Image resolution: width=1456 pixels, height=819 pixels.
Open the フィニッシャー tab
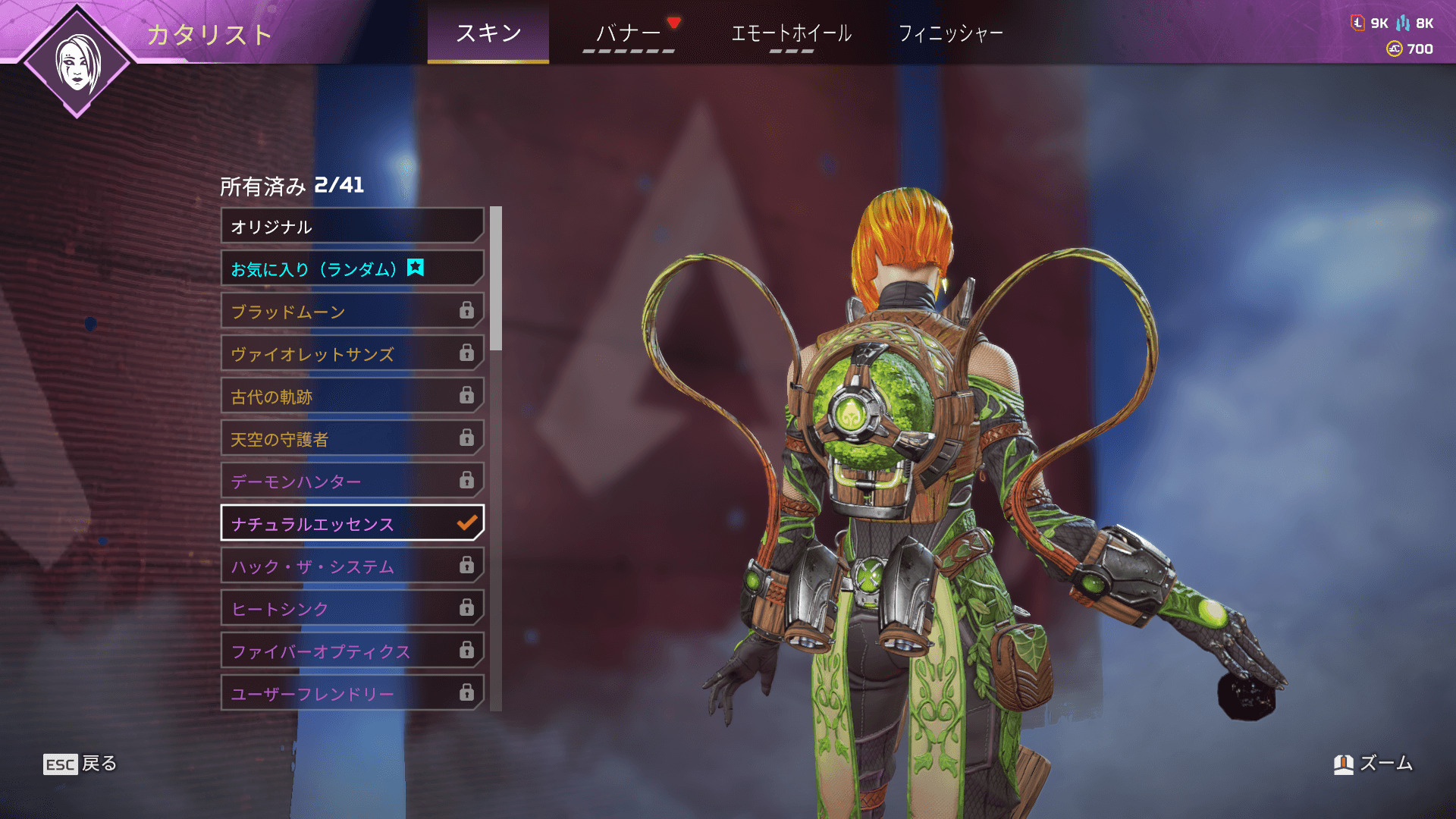[x=950, y=33]
